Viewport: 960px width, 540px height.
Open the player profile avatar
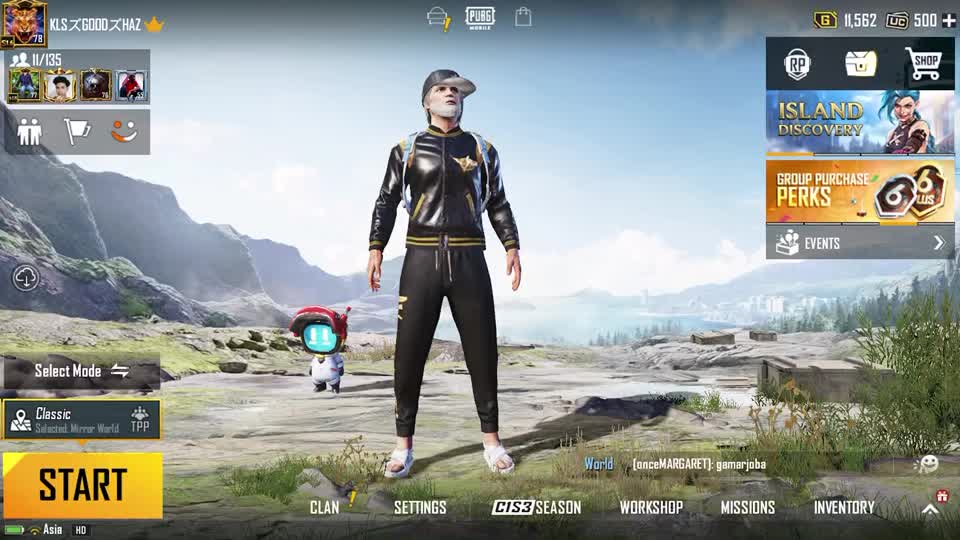tap(24, 22)
